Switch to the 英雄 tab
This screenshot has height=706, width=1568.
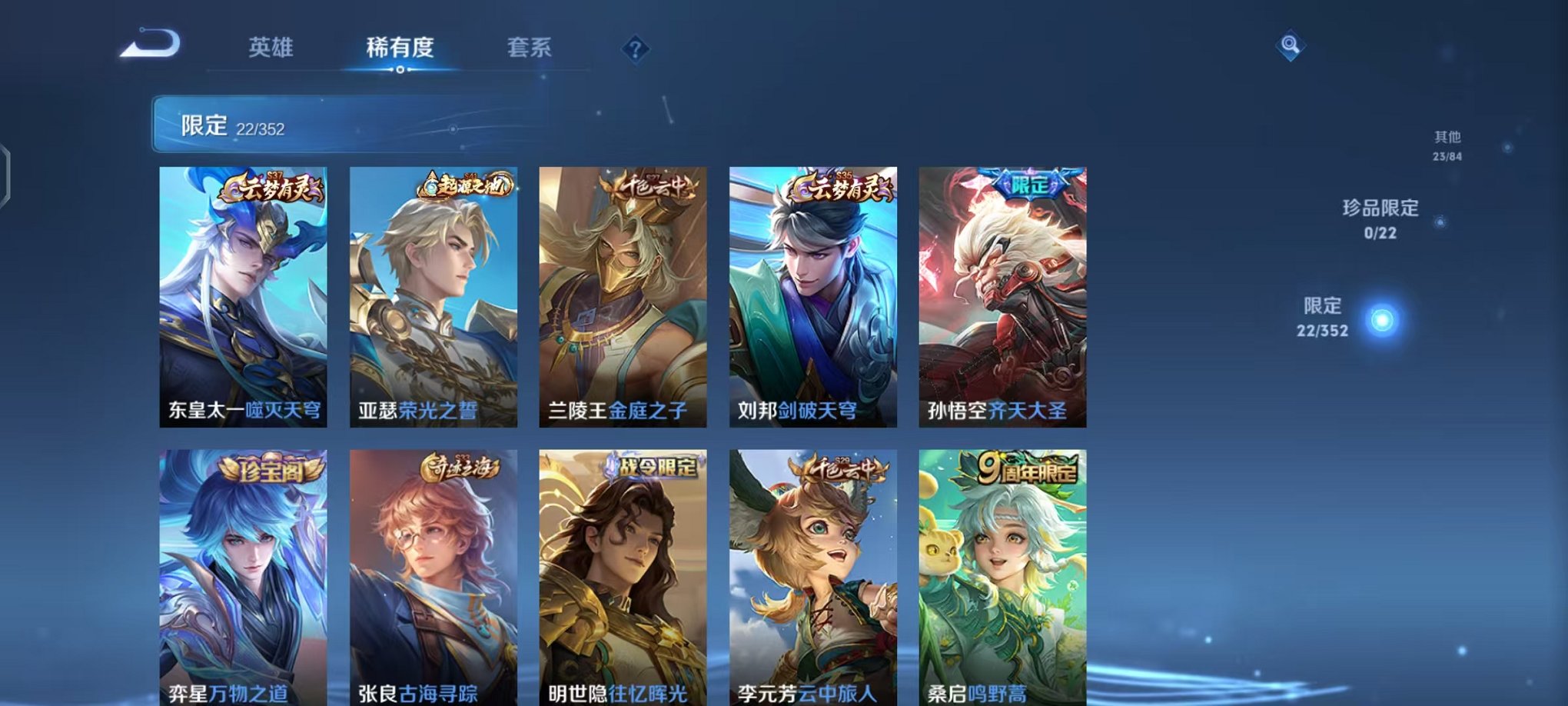271,48
